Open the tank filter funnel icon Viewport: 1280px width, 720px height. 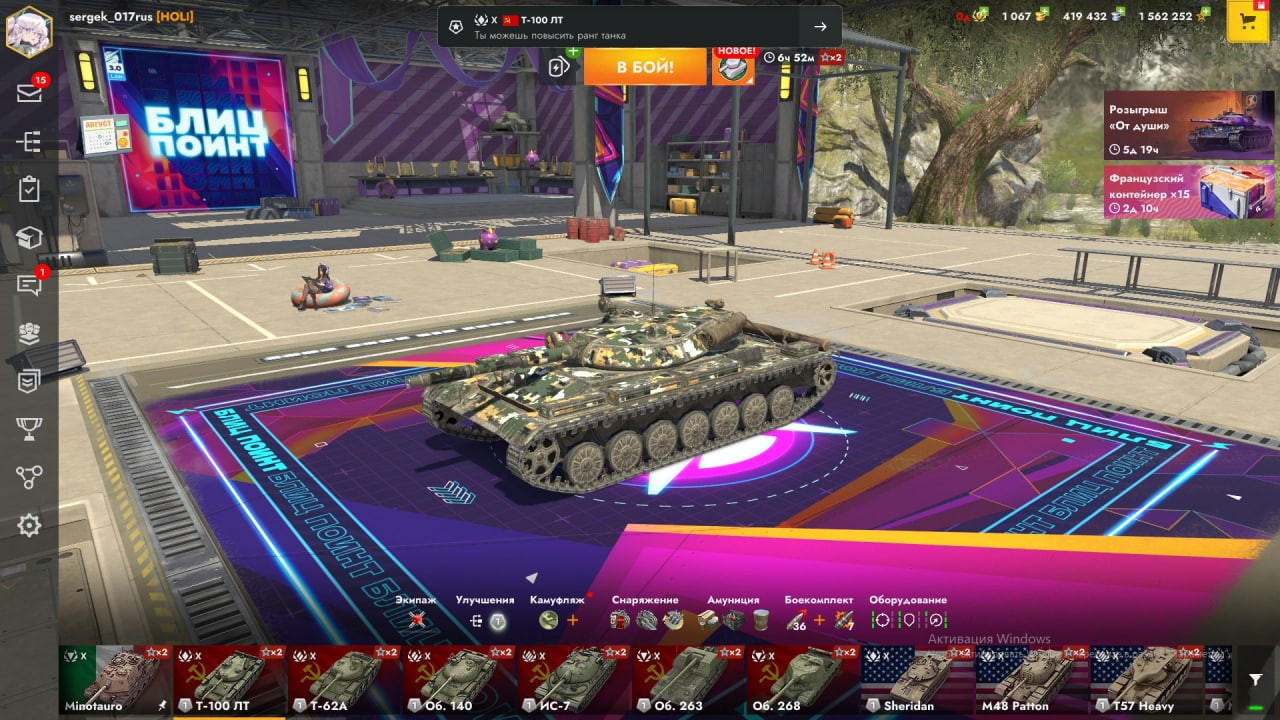[1256, 680]
